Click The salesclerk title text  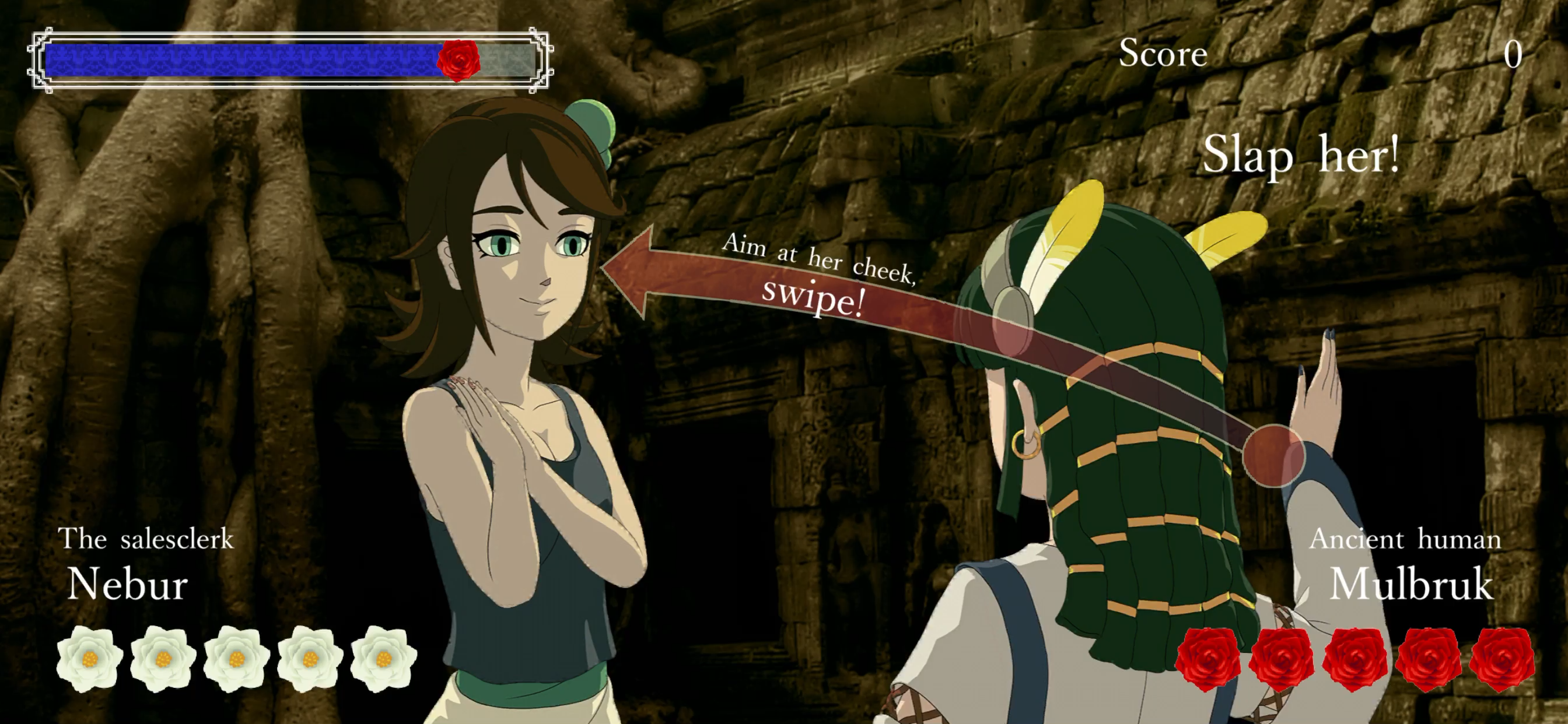(x=148, y=539)
